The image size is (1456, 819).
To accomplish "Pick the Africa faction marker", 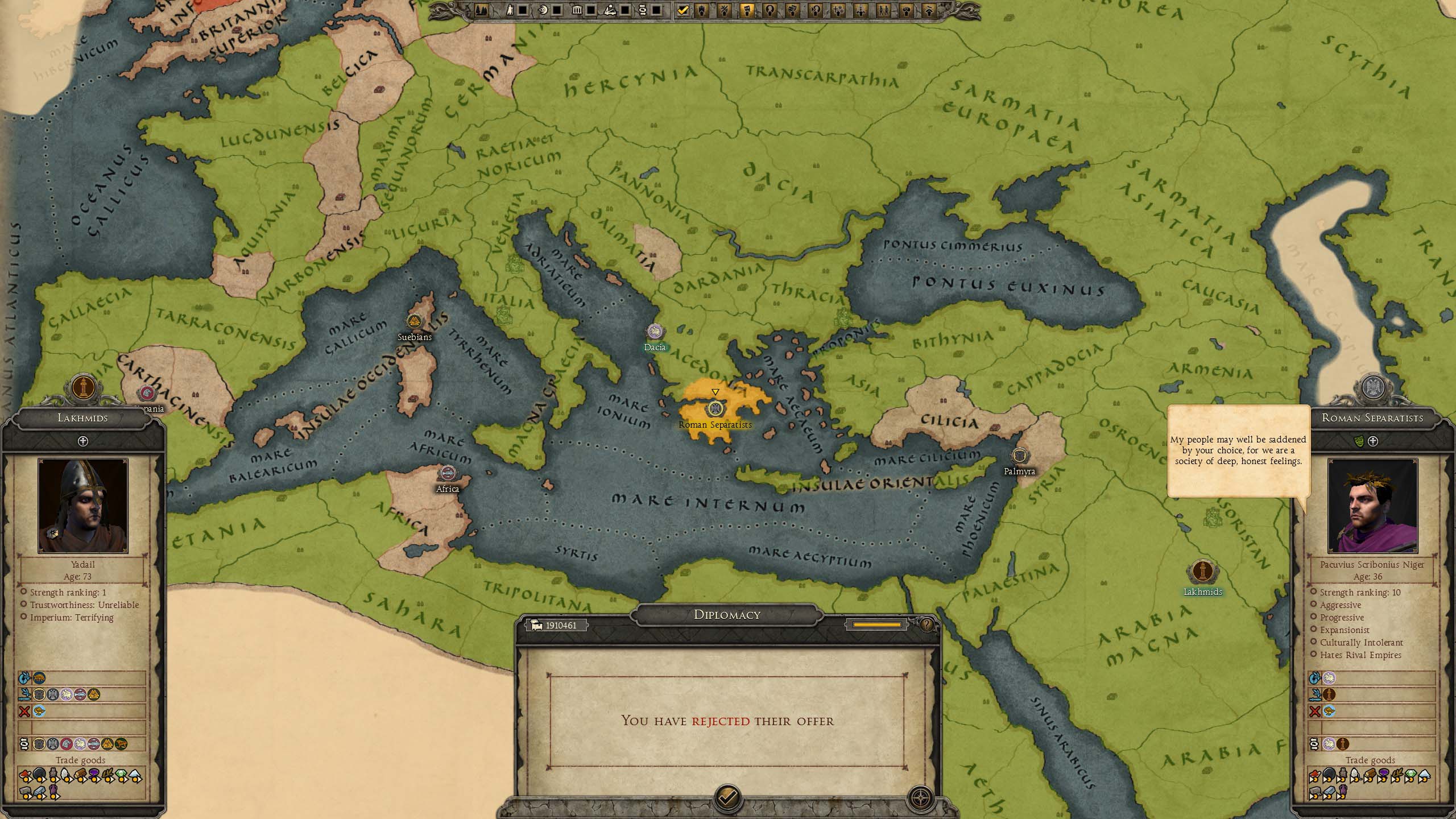I will click(x=448, y=473).
